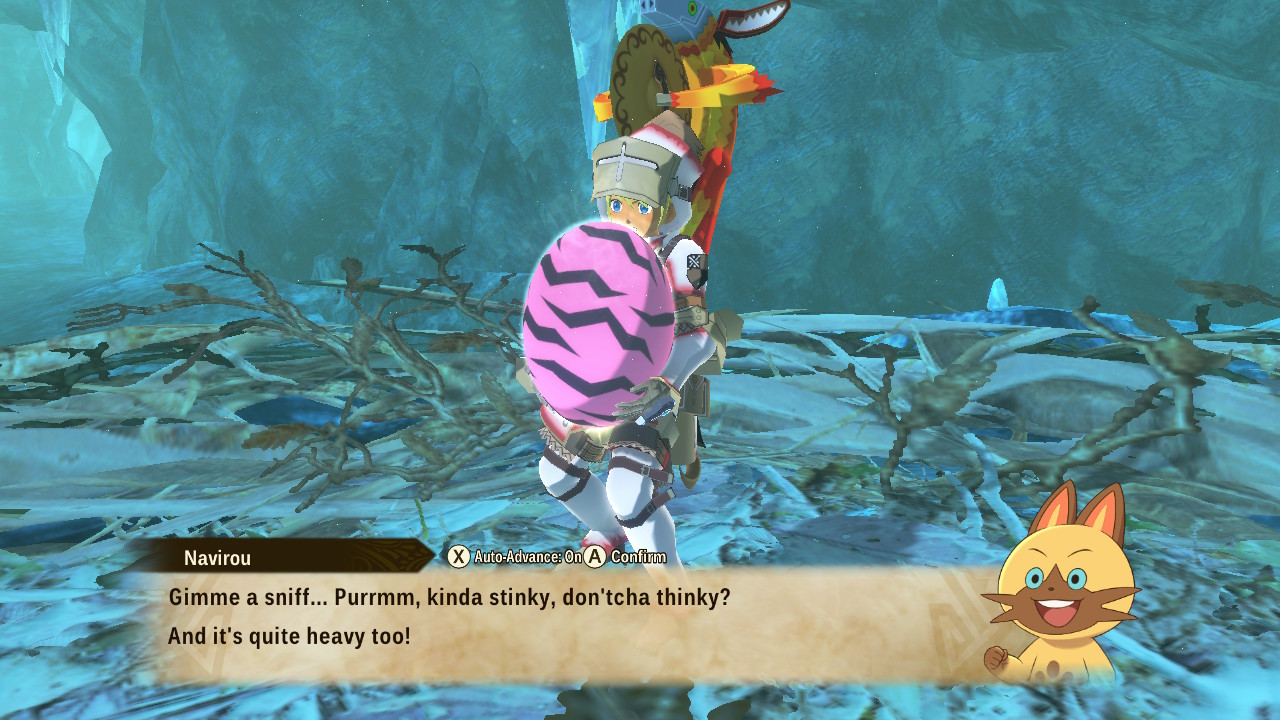Click the Confirm label above the dialogue
The width and height of the screenshot is (1280, 720).
(637, 557)
